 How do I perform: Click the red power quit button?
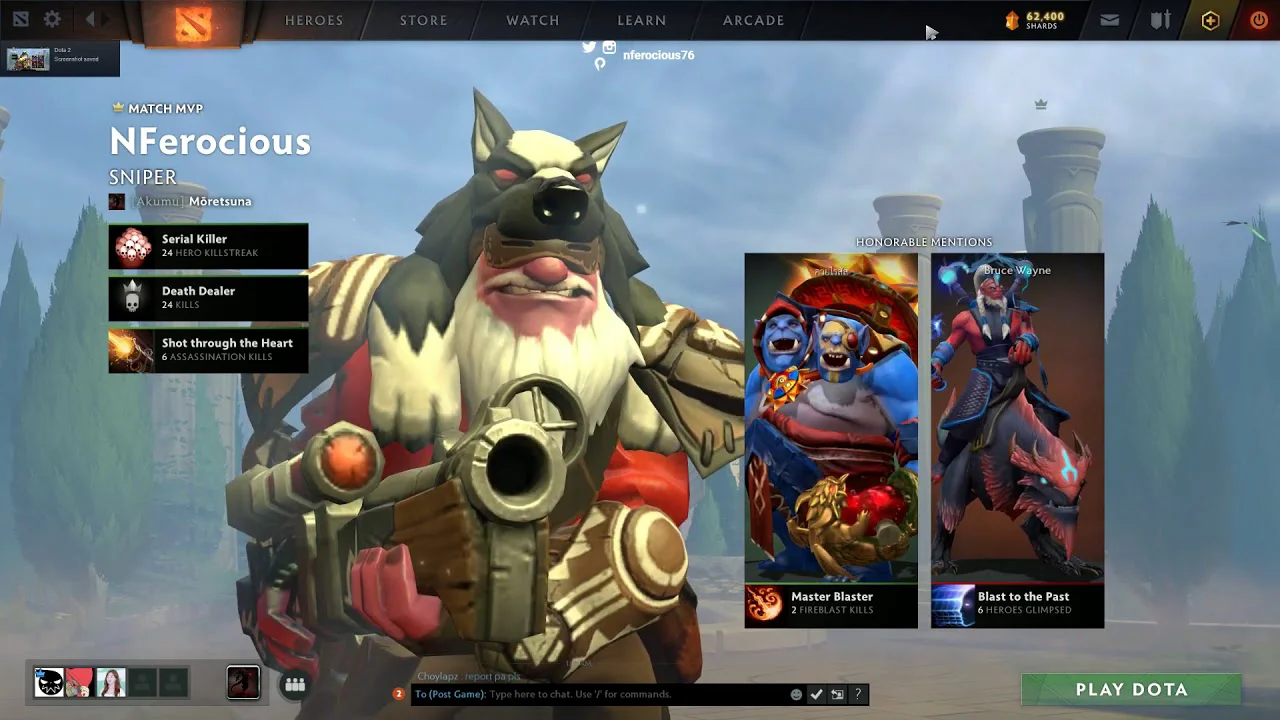click(x=1259, y=20)
